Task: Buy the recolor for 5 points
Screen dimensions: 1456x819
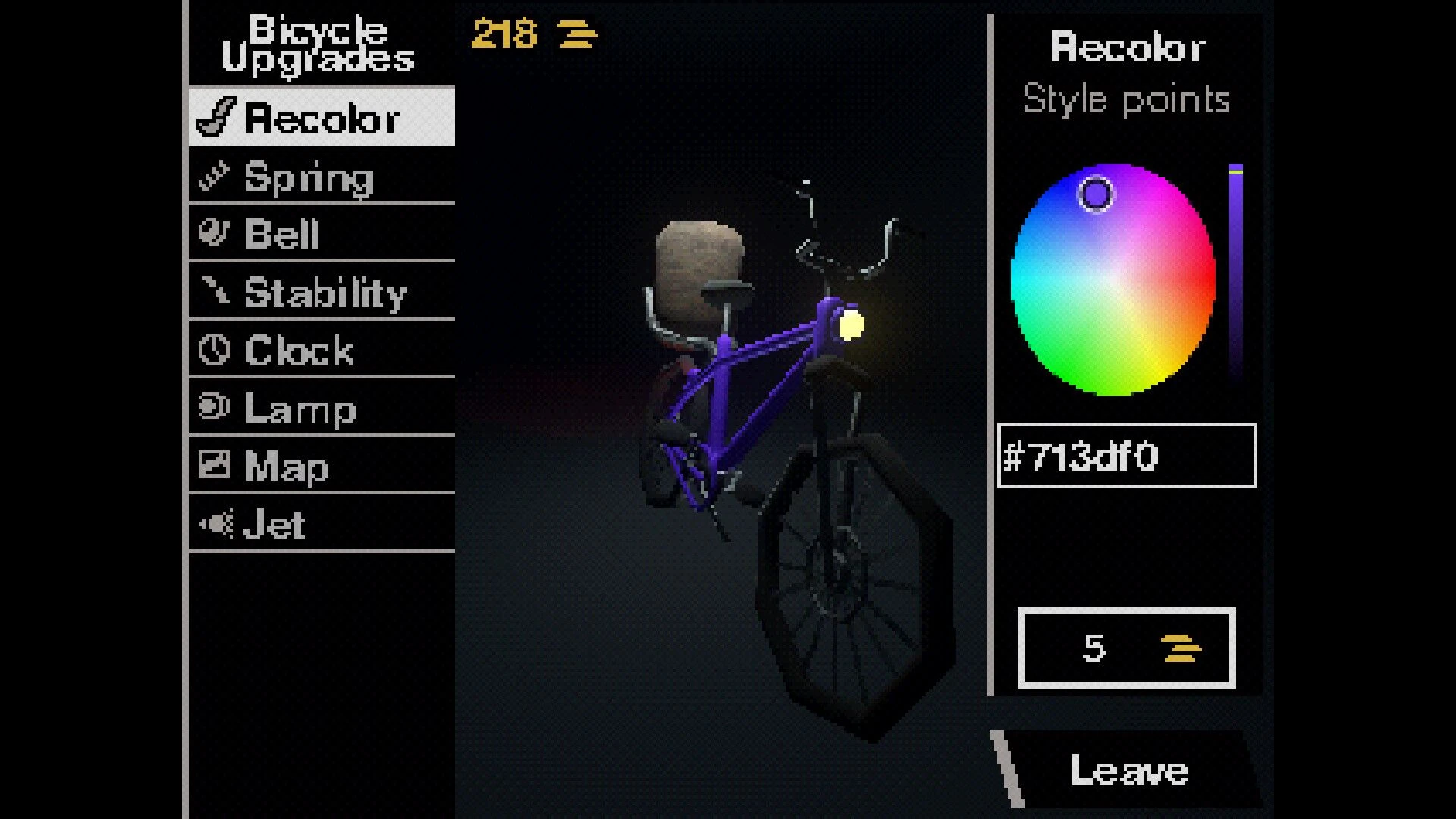Action: click(1126, 648)
